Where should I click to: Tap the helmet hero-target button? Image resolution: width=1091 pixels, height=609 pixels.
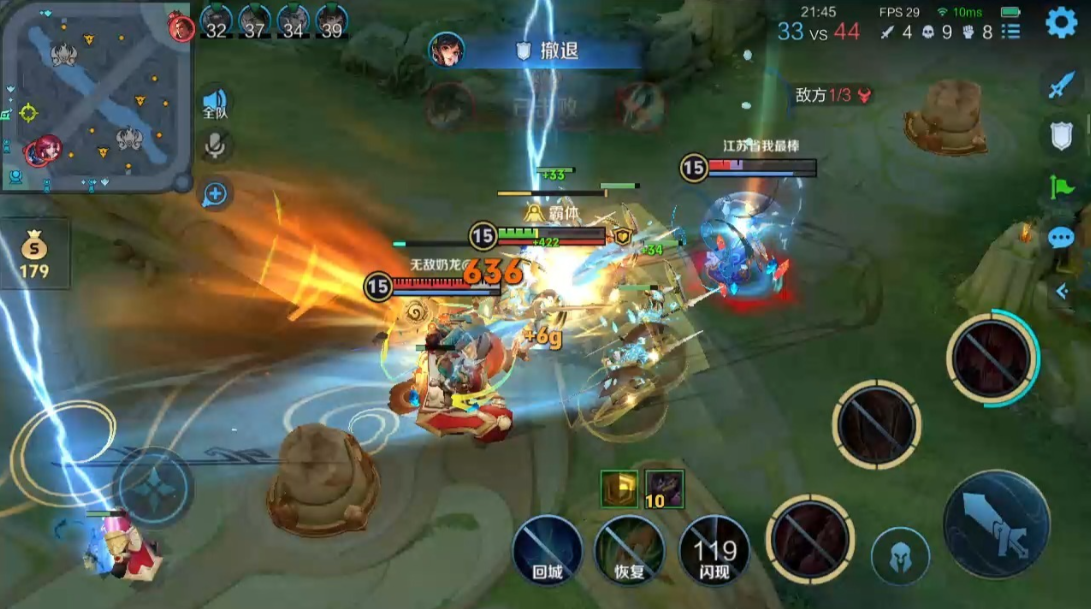click(899, 556)
